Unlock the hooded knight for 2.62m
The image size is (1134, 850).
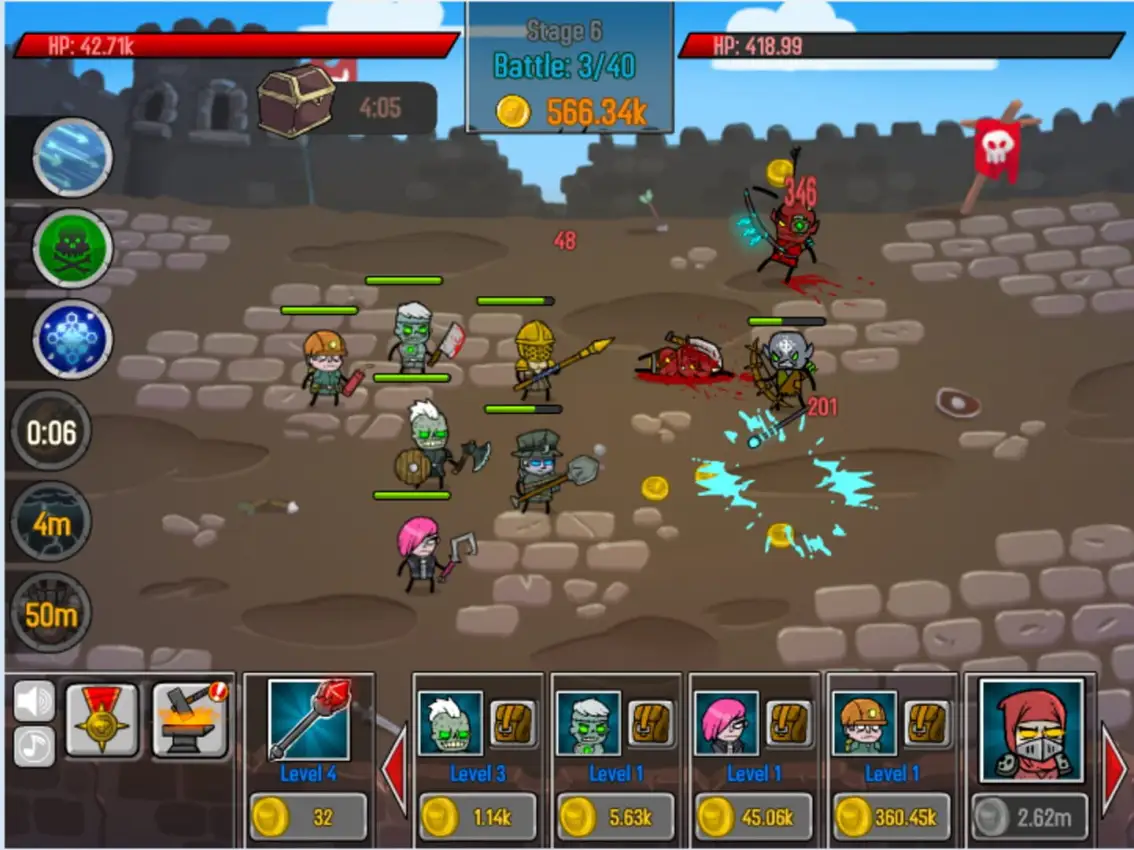click(x=1030, y=818)
